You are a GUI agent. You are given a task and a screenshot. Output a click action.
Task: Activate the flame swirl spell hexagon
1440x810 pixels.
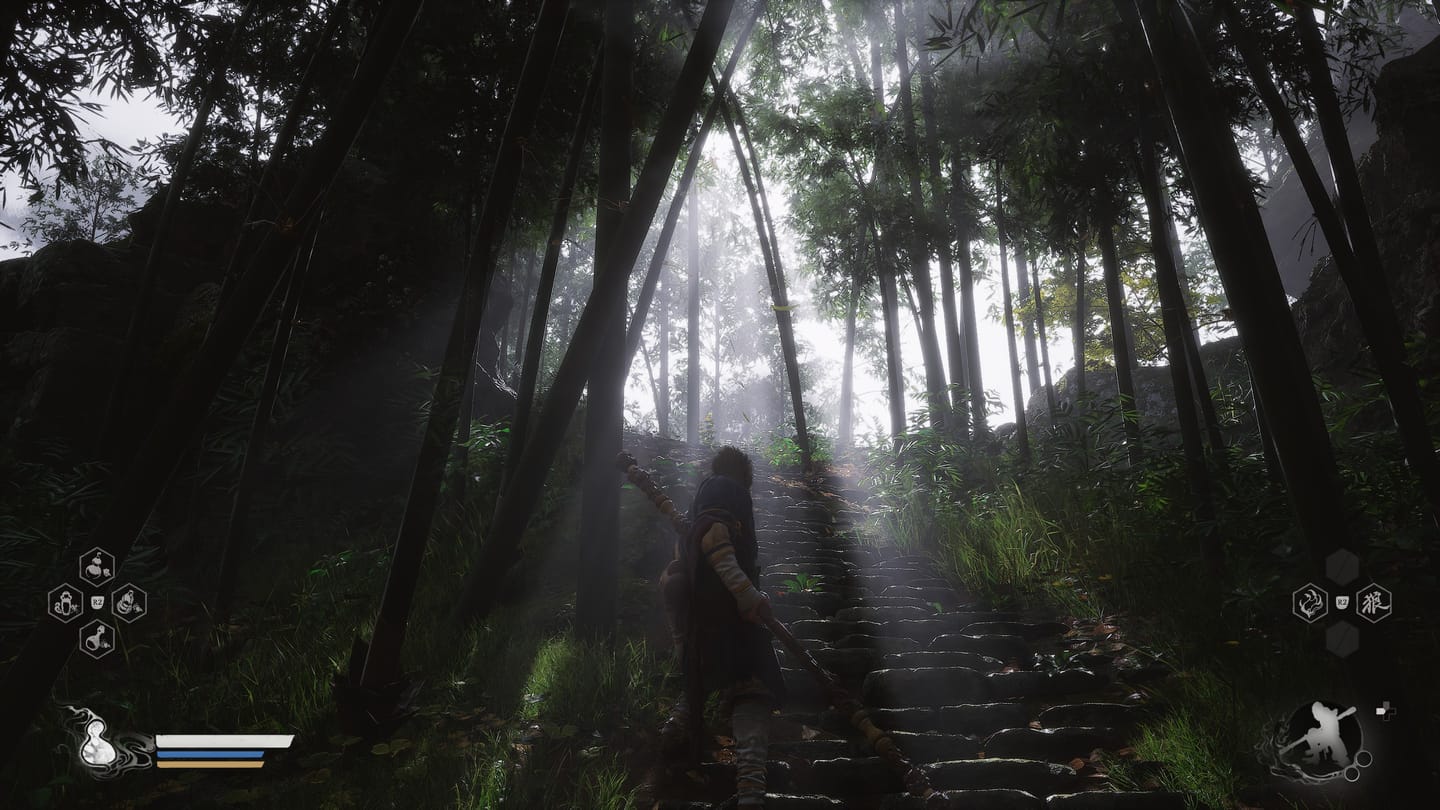[x=1309, y=602]
